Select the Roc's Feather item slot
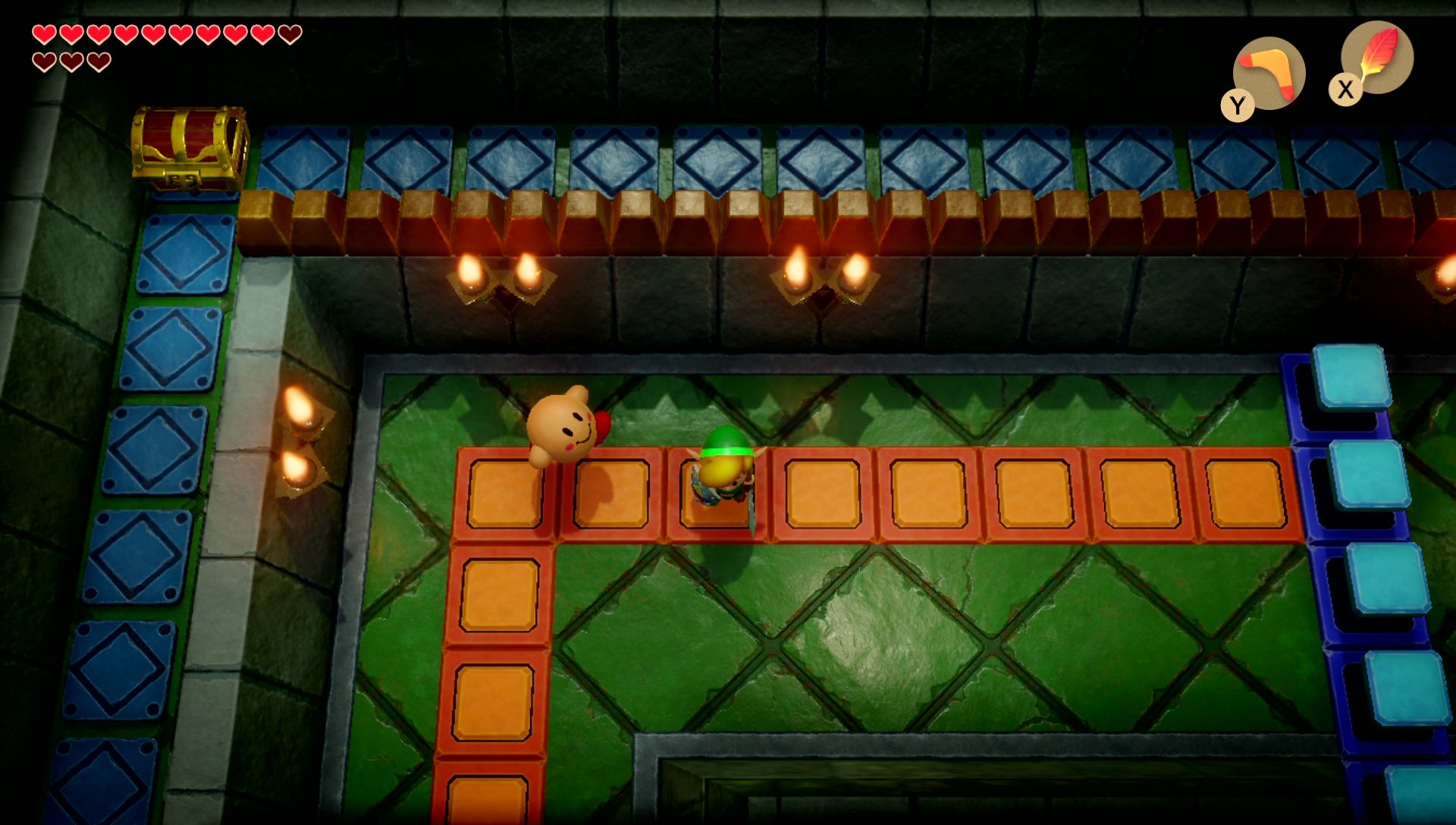The image size is (1456, 825). point(1376,58)
